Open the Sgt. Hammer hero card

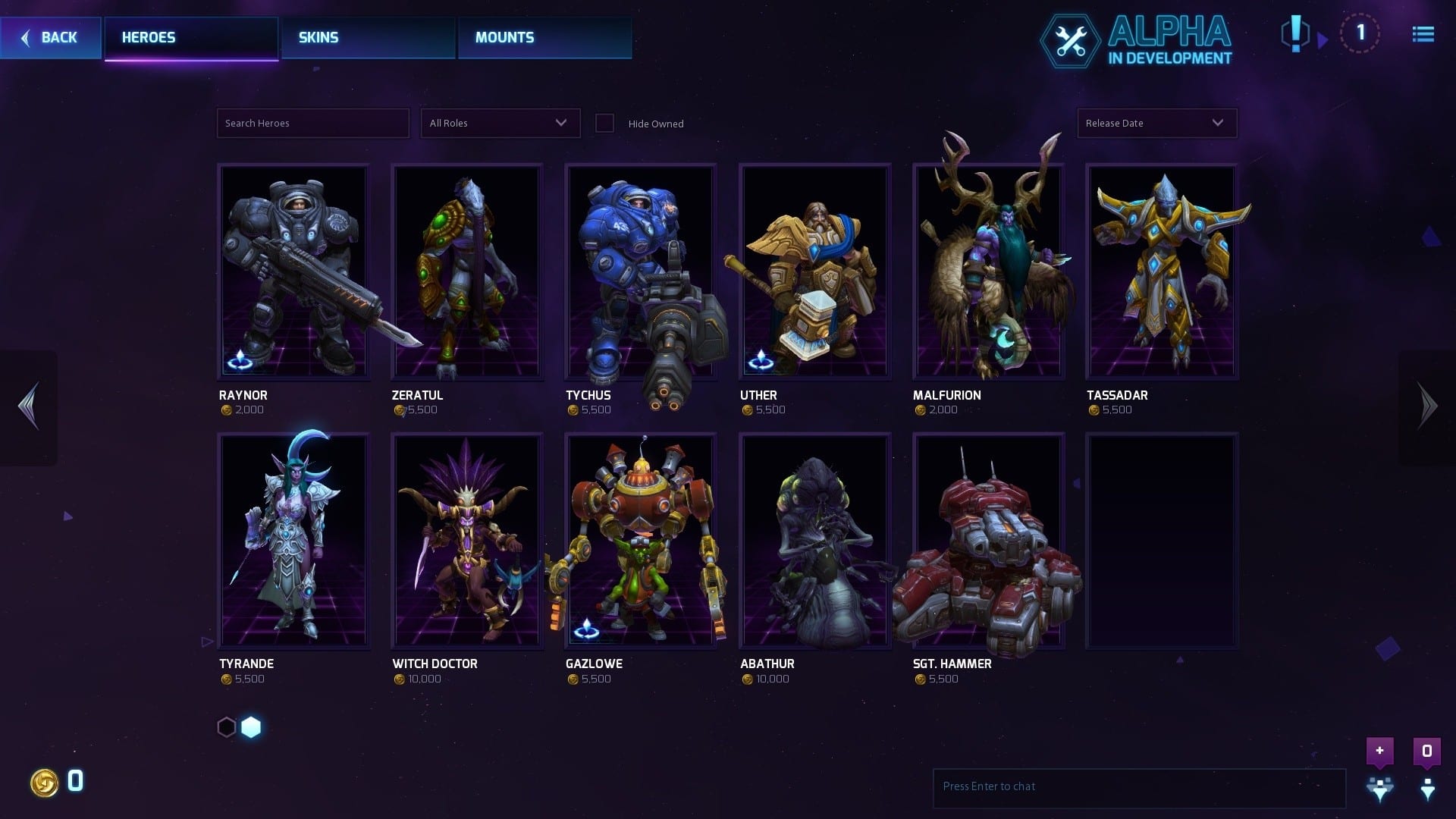click(x=988, y=541)
